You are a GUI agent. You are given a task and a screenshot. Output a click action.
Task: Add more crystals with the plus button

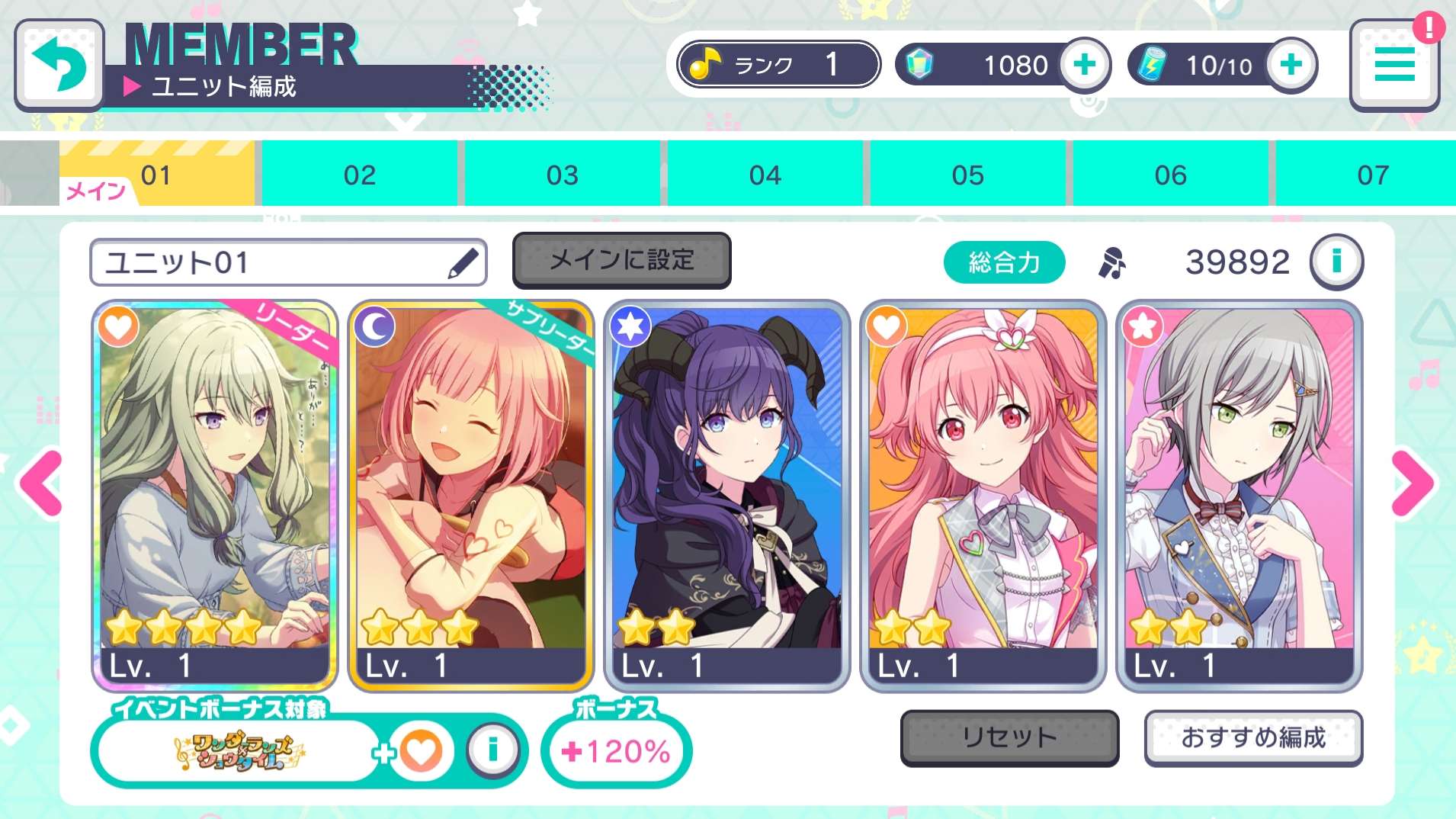(x=1084, y=65)
